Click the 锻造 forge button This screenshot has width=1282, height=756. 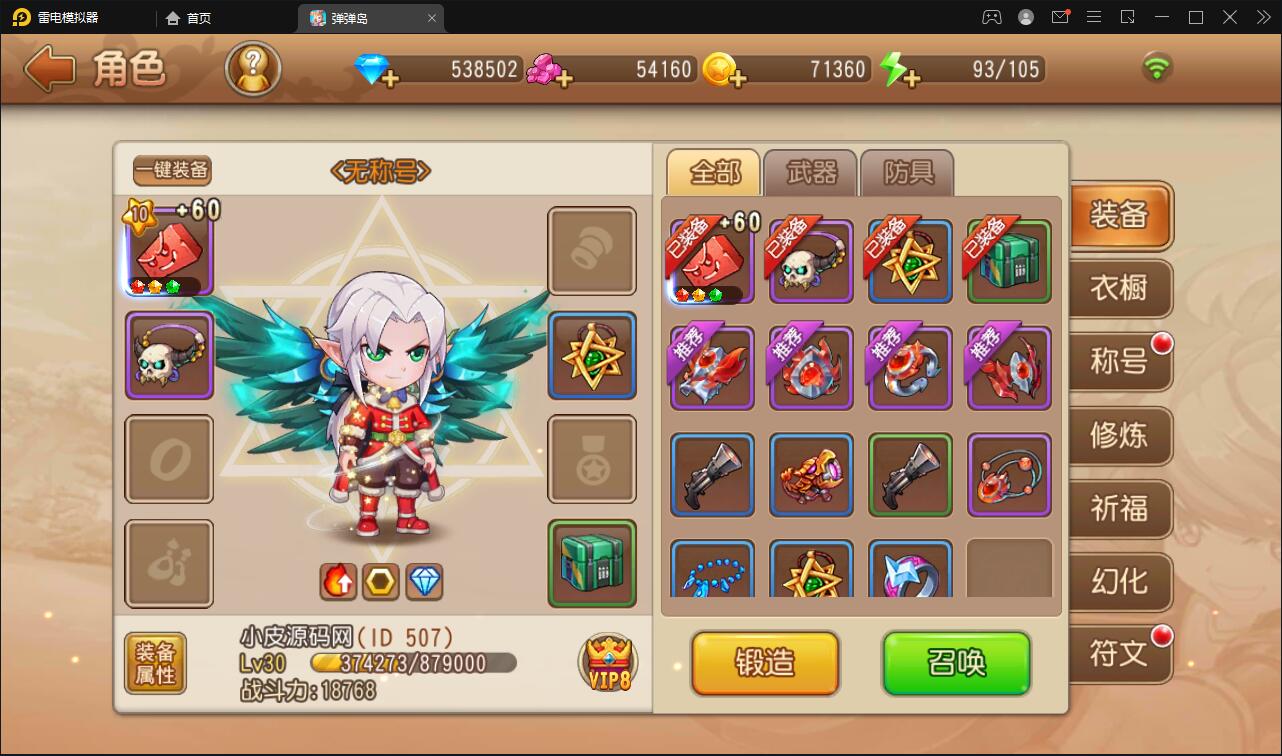(x=764, y=663)
